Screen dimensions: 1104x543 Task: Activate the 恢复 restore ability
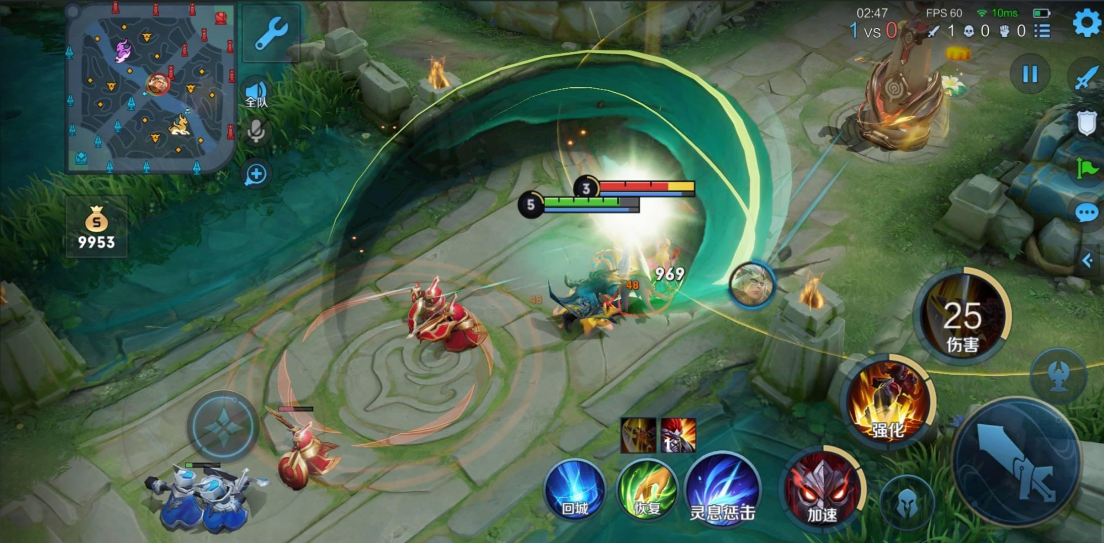pos(647,489)
